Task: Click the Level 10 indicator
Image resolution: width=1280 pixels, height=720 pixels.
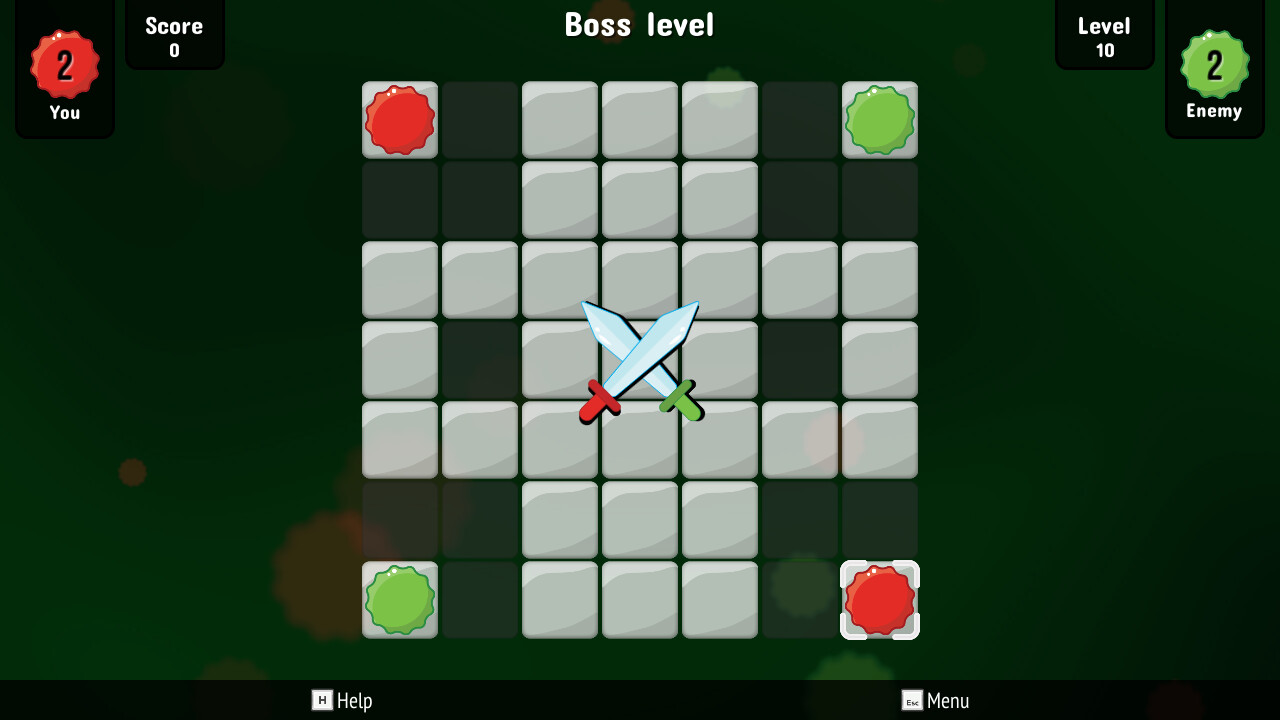Action: pos(1104,35)
